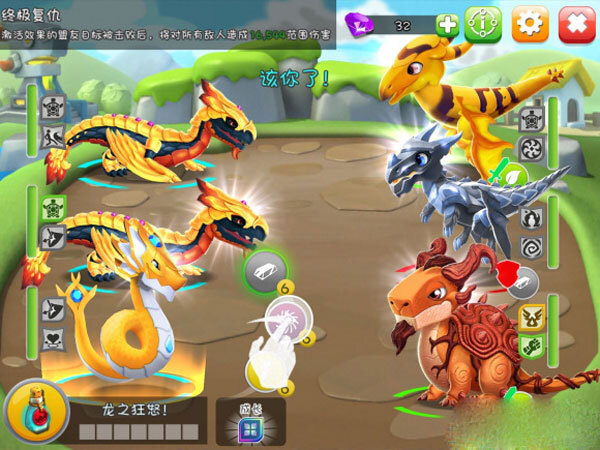Tap the glowing square gem icon

(249, 427)
